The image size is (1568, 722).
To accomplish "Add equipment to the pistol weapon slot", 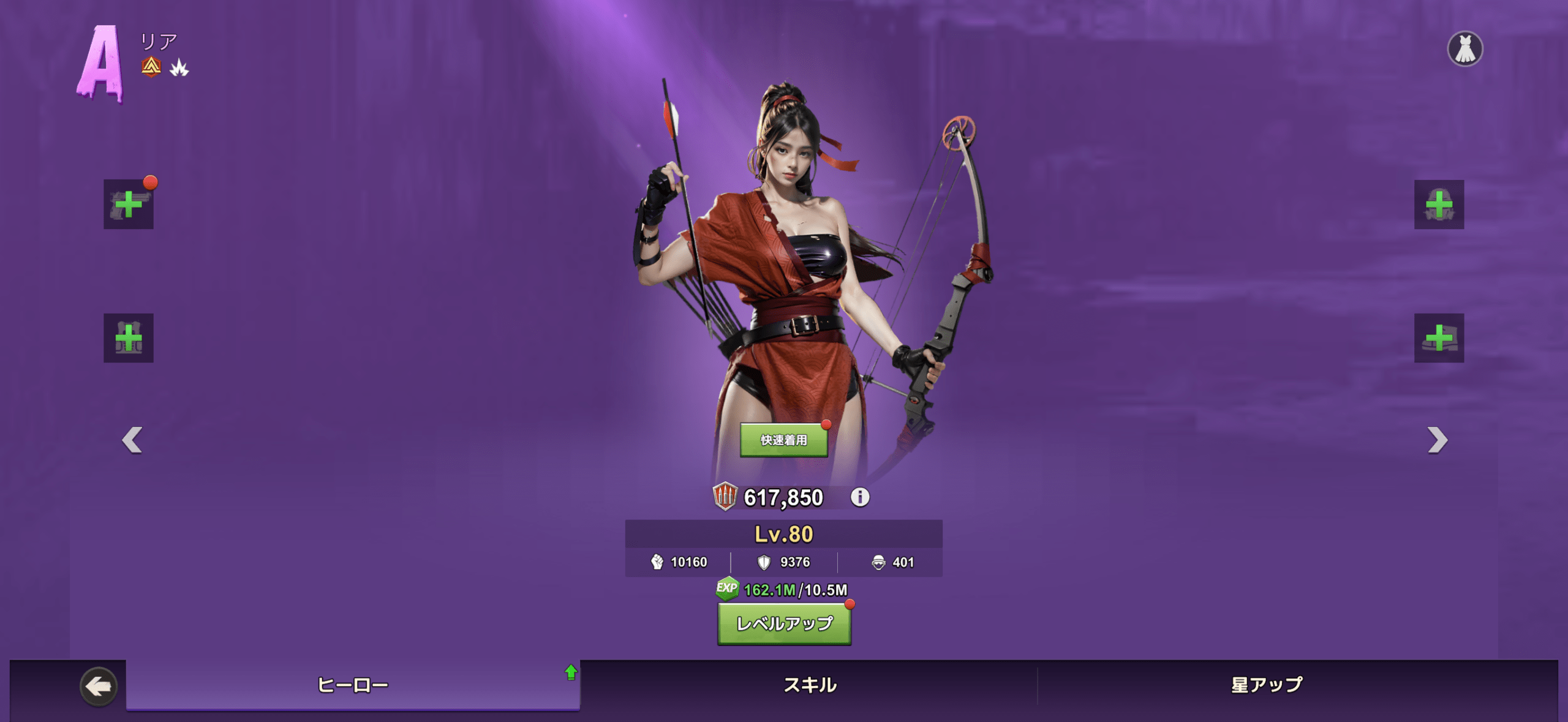I will tap(129, 205).
